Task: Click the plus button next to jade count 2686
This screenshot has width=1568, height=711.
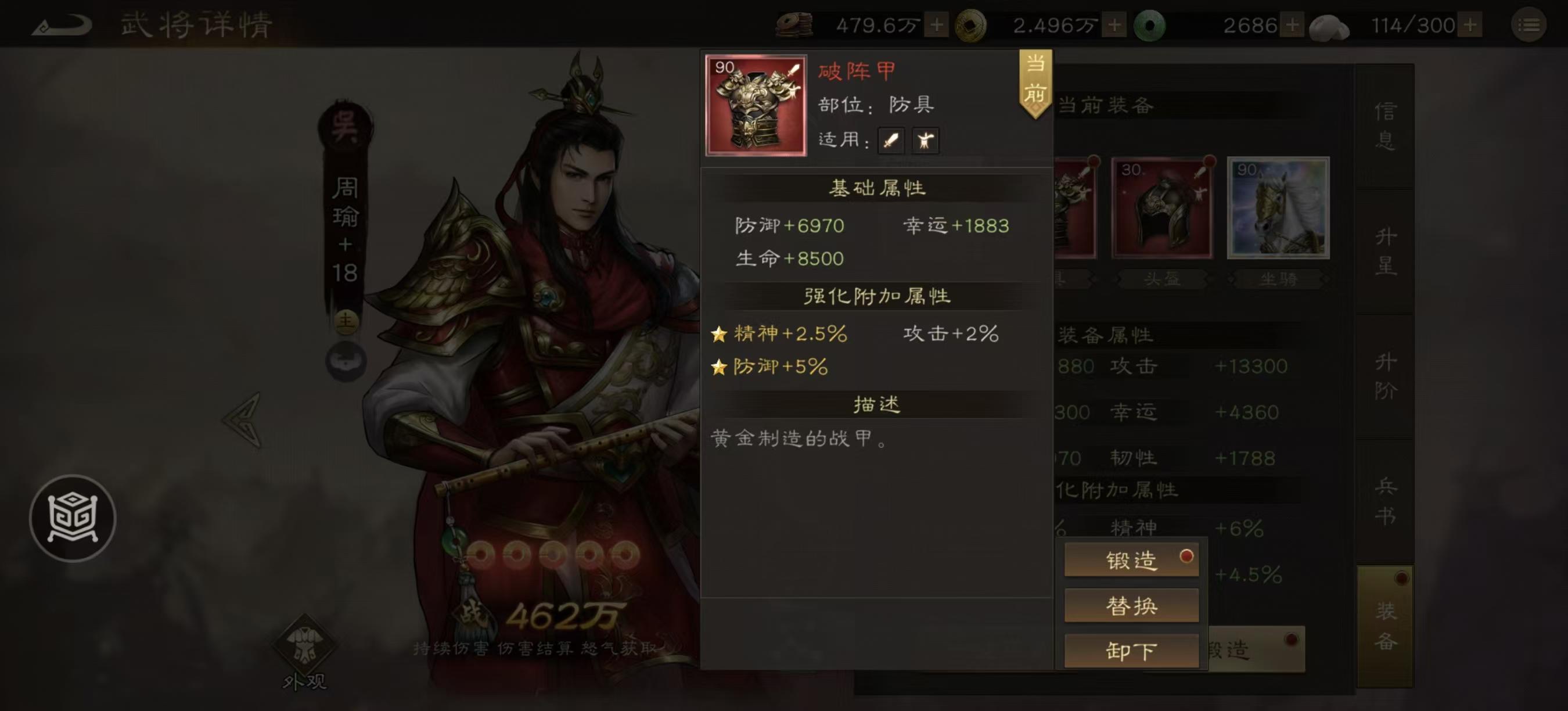Action: (x=1293, y=26)
